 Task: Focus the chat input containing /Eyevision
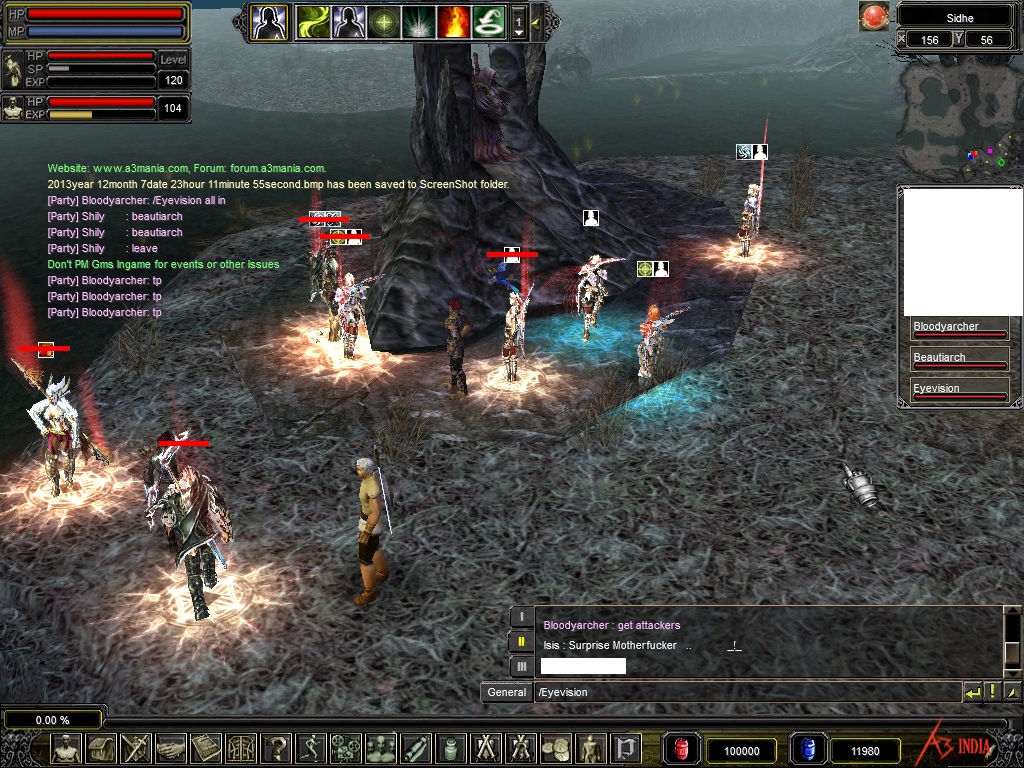click(x=745, y=692)
